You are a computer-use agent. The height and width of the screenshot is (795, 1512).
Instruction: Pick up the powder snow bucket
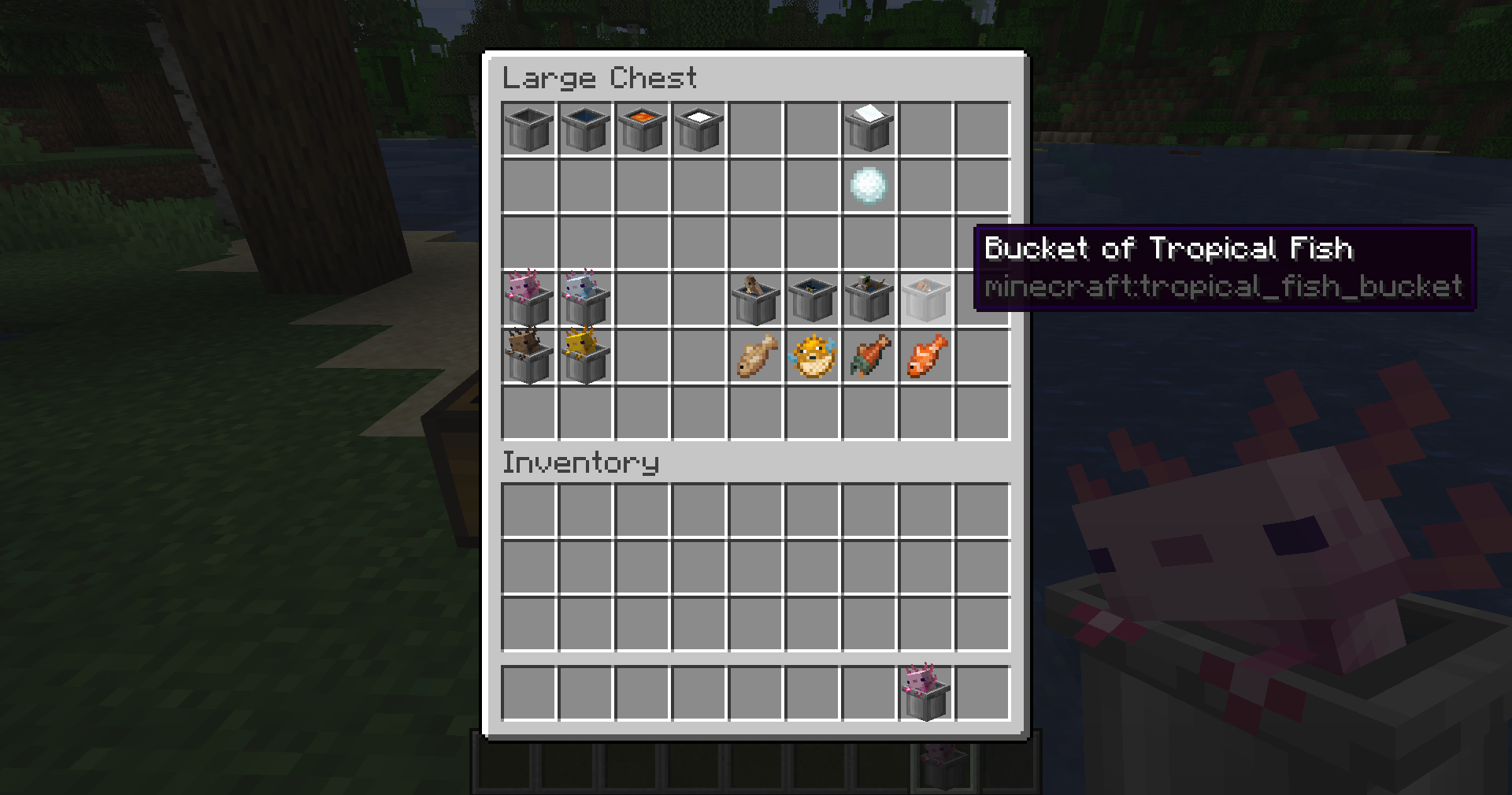point(869,129)
